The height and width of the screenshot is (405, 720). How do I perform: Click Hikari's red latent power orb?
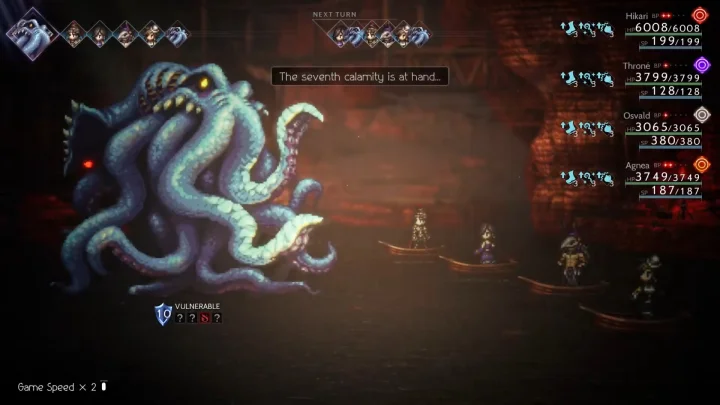click(701, 15)
